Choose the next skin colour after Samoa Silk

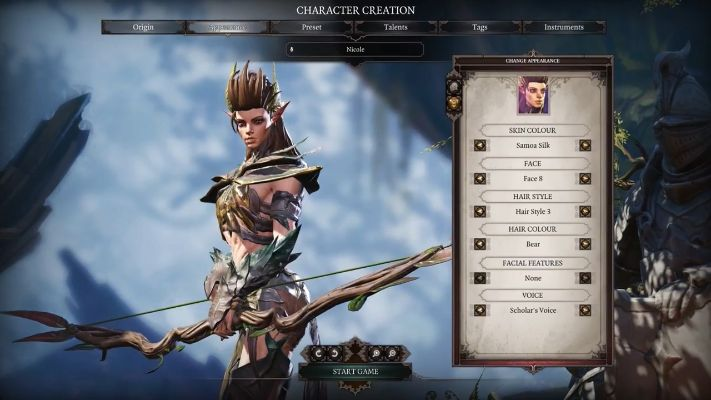tap(585, 145)
